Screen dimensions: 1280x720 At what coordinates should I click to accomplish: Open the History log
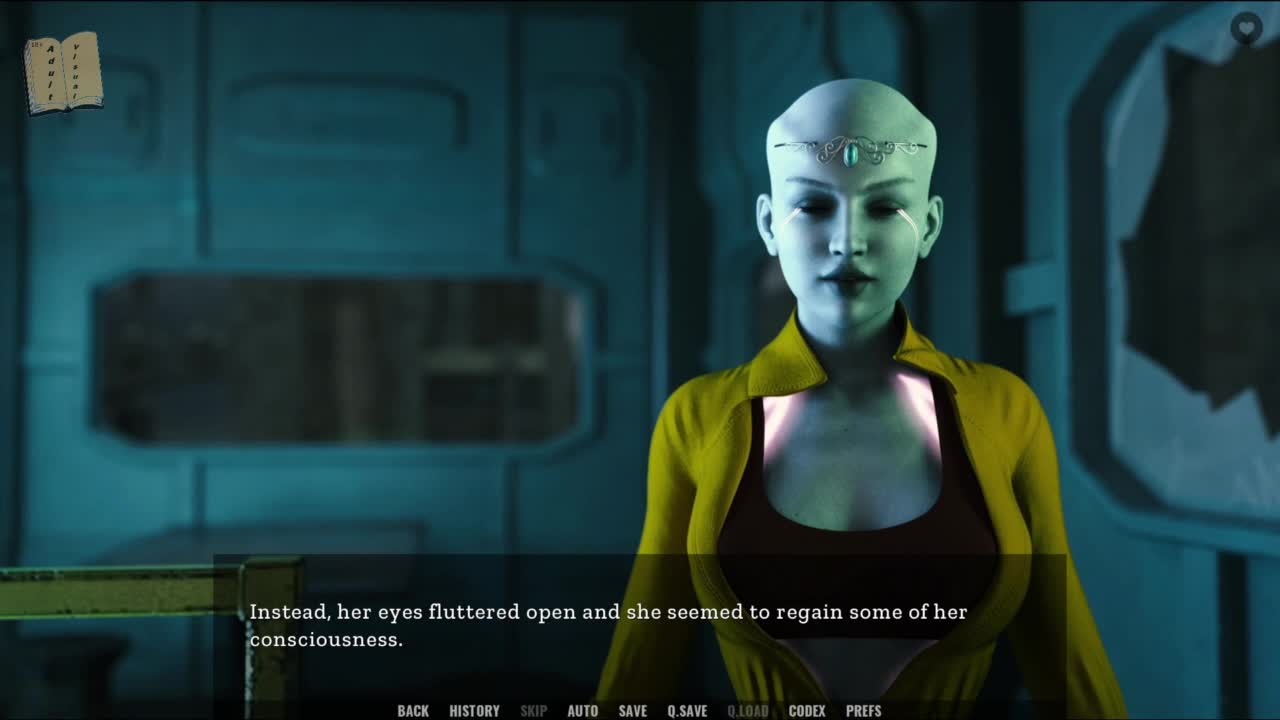pyautogui.click(x=474, y=711)
